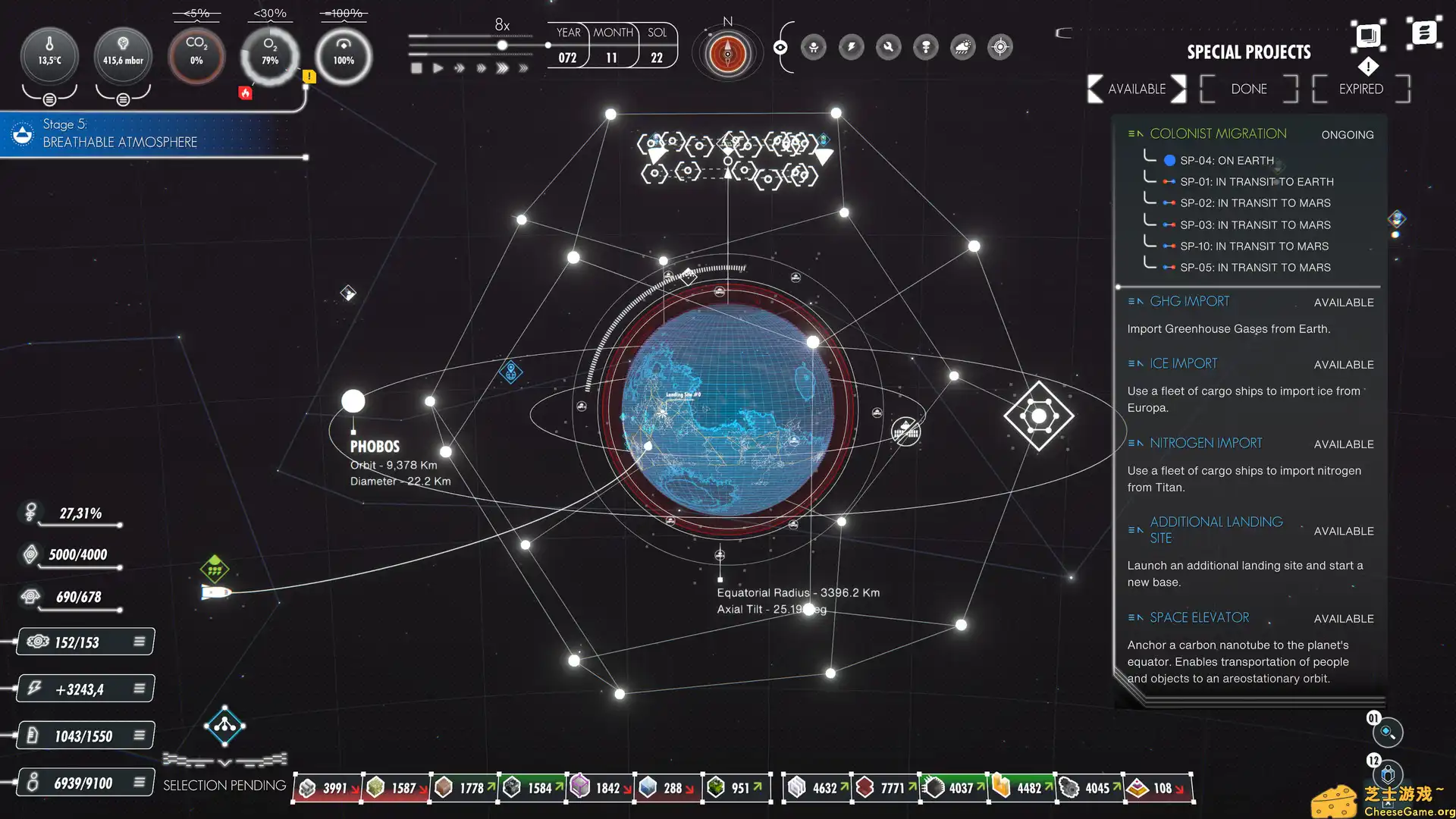Open the notes icon at top right
The height and width of the screenshot is (819, 1456).
pyautogui.click(x=1424, y=32)
